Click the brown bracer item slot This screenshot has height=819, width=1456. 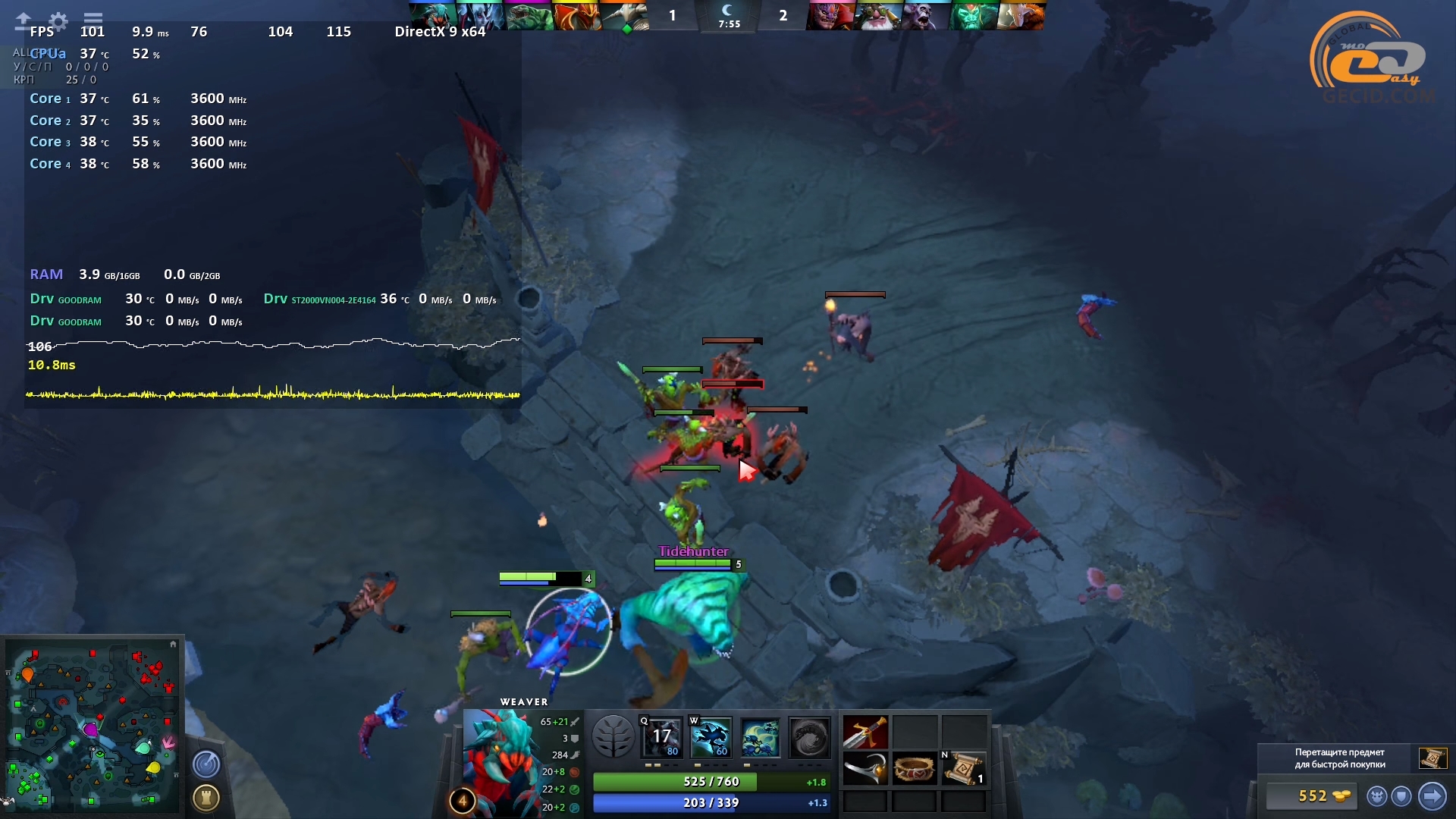click(x=914, y=770)
